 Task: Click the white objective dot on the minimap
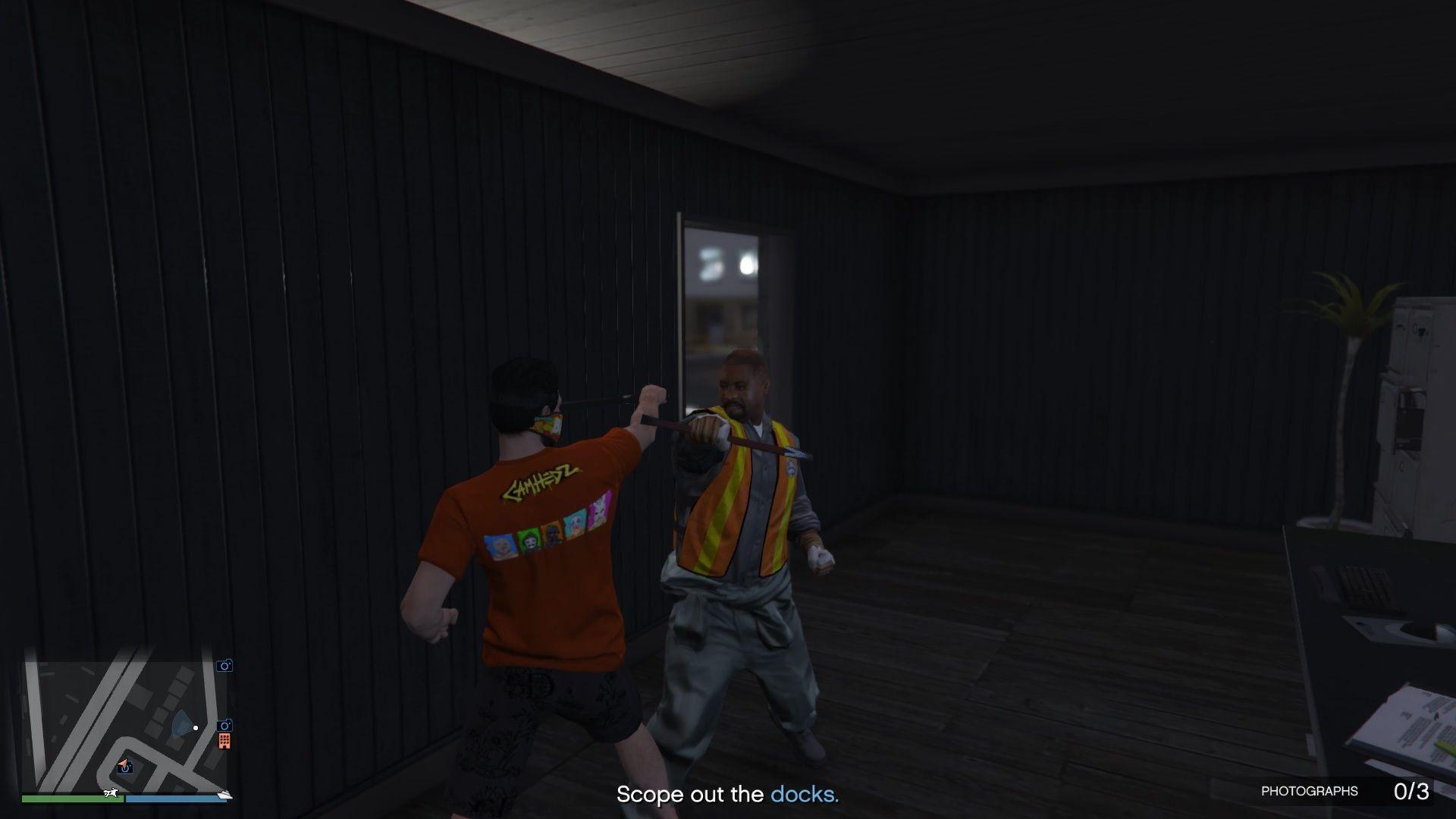(196, 728)
